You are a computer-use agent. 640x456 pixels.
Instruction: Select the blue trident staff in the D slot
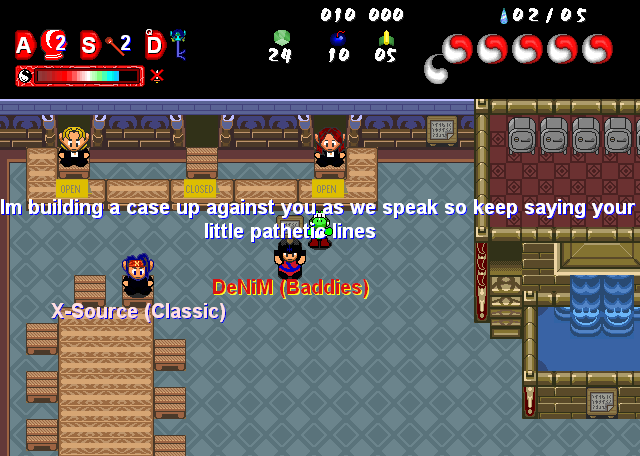[178, 44]
